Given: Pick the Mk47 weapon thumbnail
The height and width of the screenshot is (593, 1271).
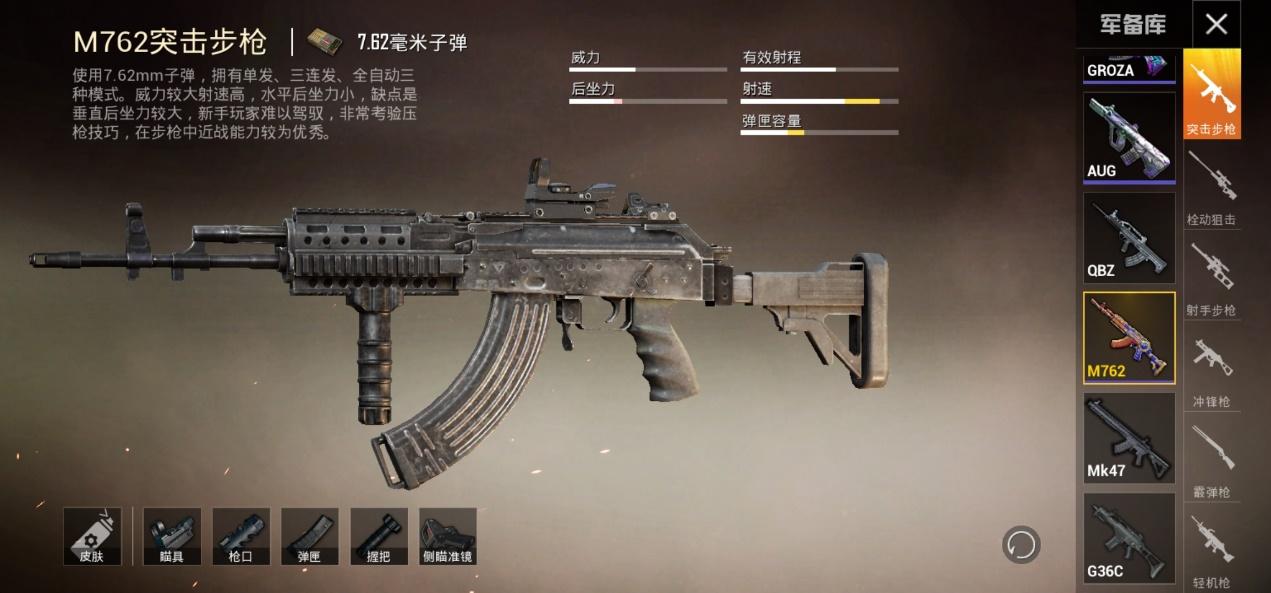Looking at the screenshot, I should [1129, 437].
